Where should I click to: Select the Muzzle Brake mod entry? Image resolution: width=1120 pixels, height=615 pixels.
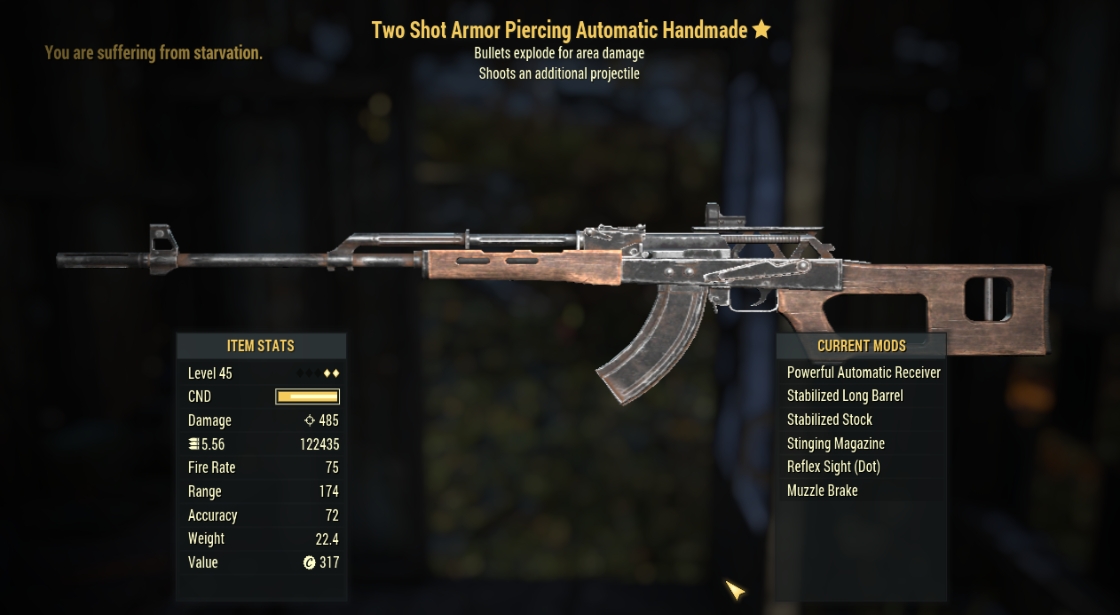point(822,491)
